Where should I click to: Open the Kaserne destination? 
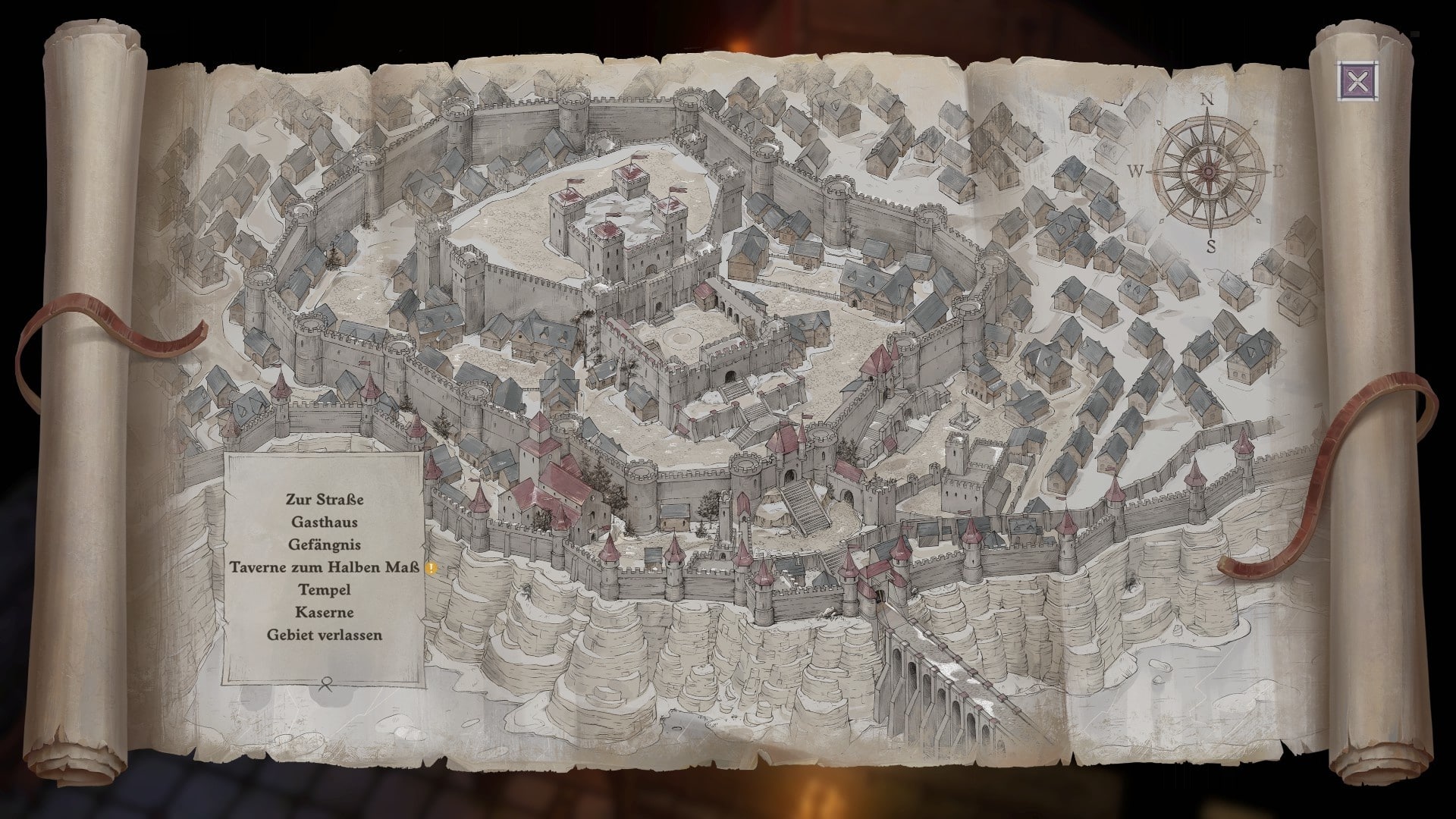point(325,612)
